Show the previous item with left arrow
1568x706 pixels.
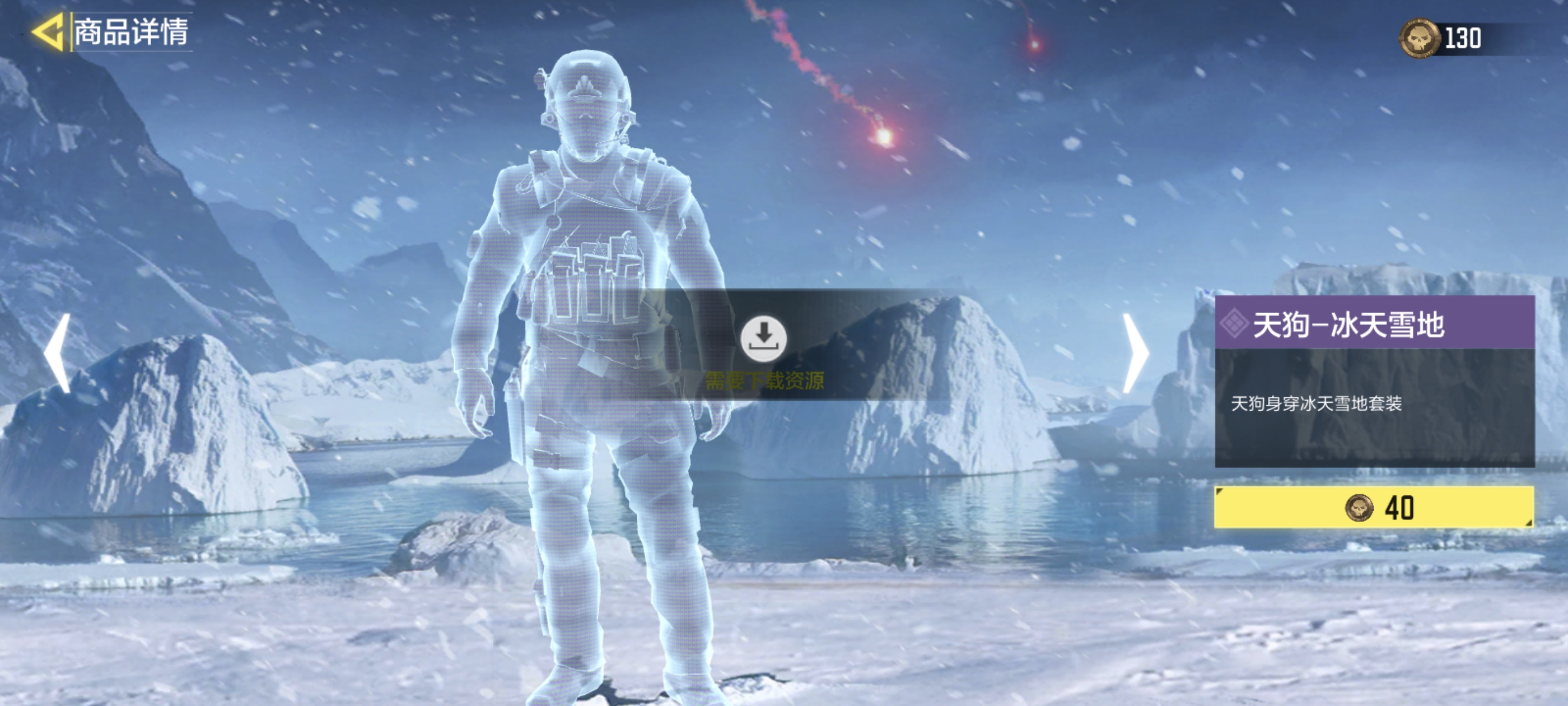pos(58,352)
